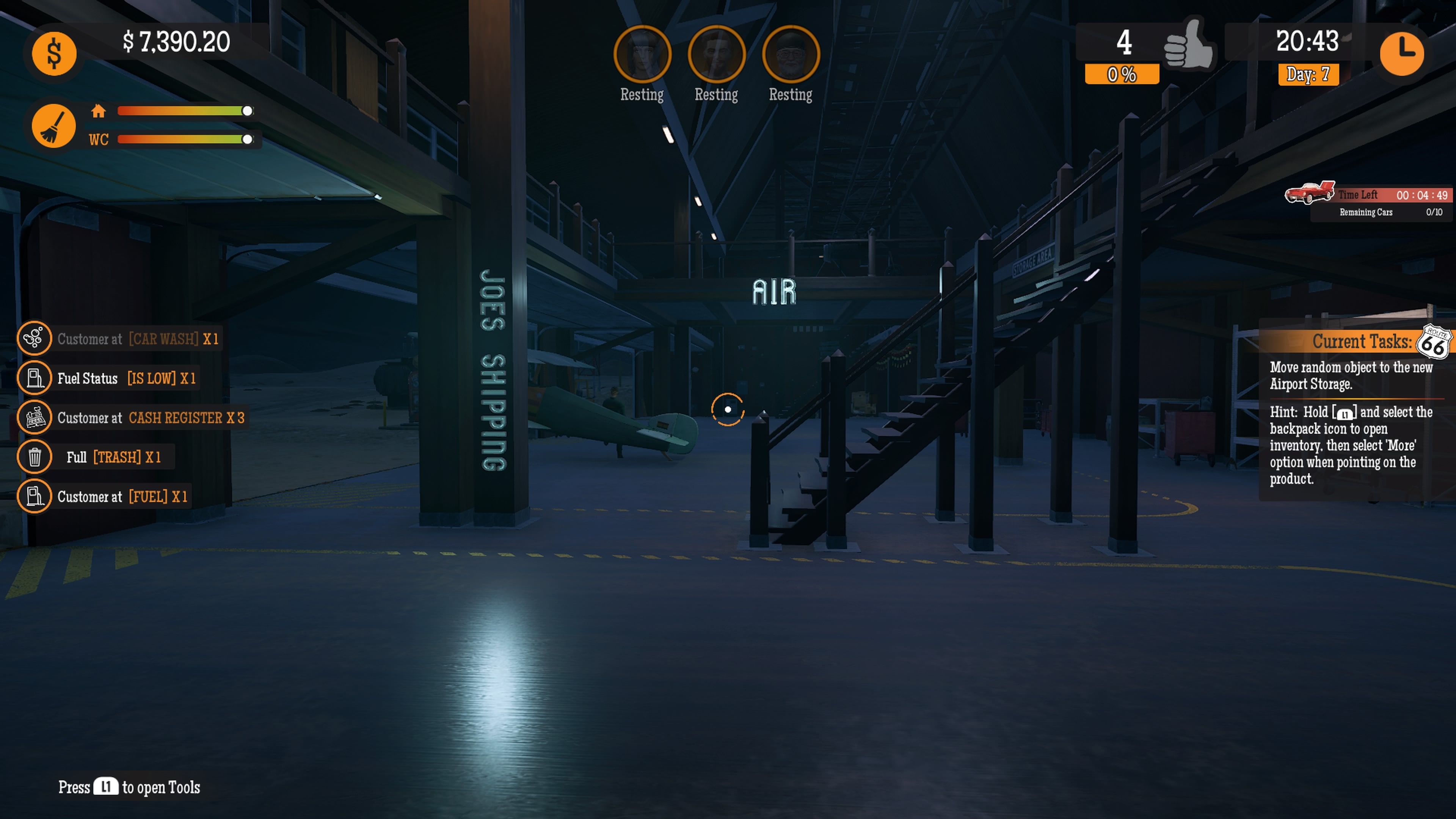
Task: Click the fuel pump icon beside Fuel Status
Action: point(35,378)
